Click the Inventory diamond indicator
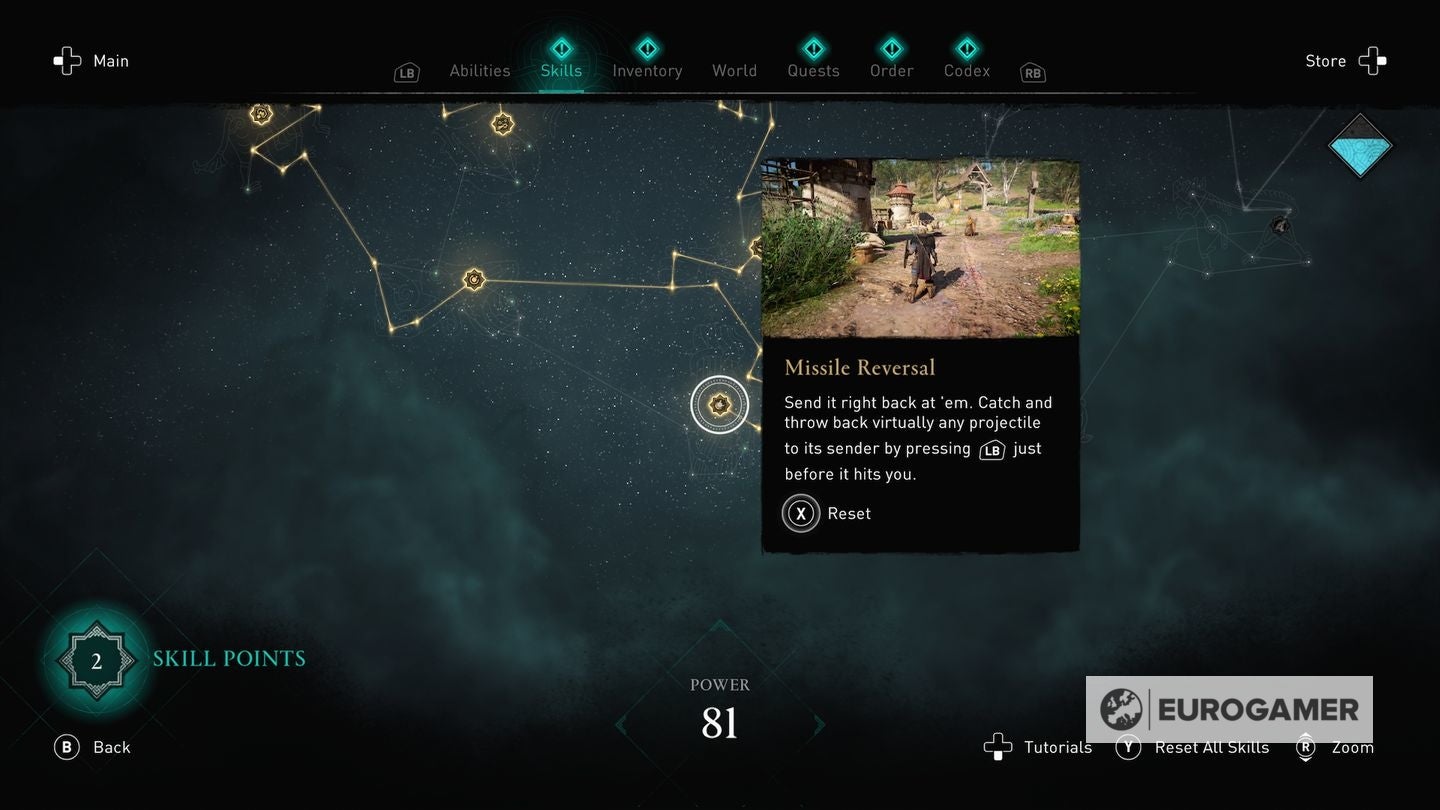The height and width of the screenshot is (810, 1440). point(647,45)
